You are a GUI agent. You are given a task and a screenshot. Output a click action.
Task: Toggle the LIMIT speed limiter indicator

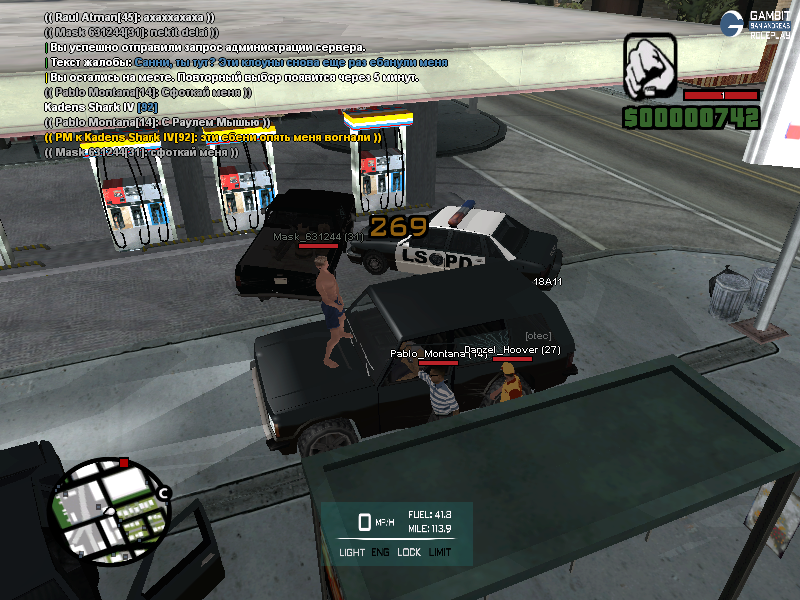point(440,552)
